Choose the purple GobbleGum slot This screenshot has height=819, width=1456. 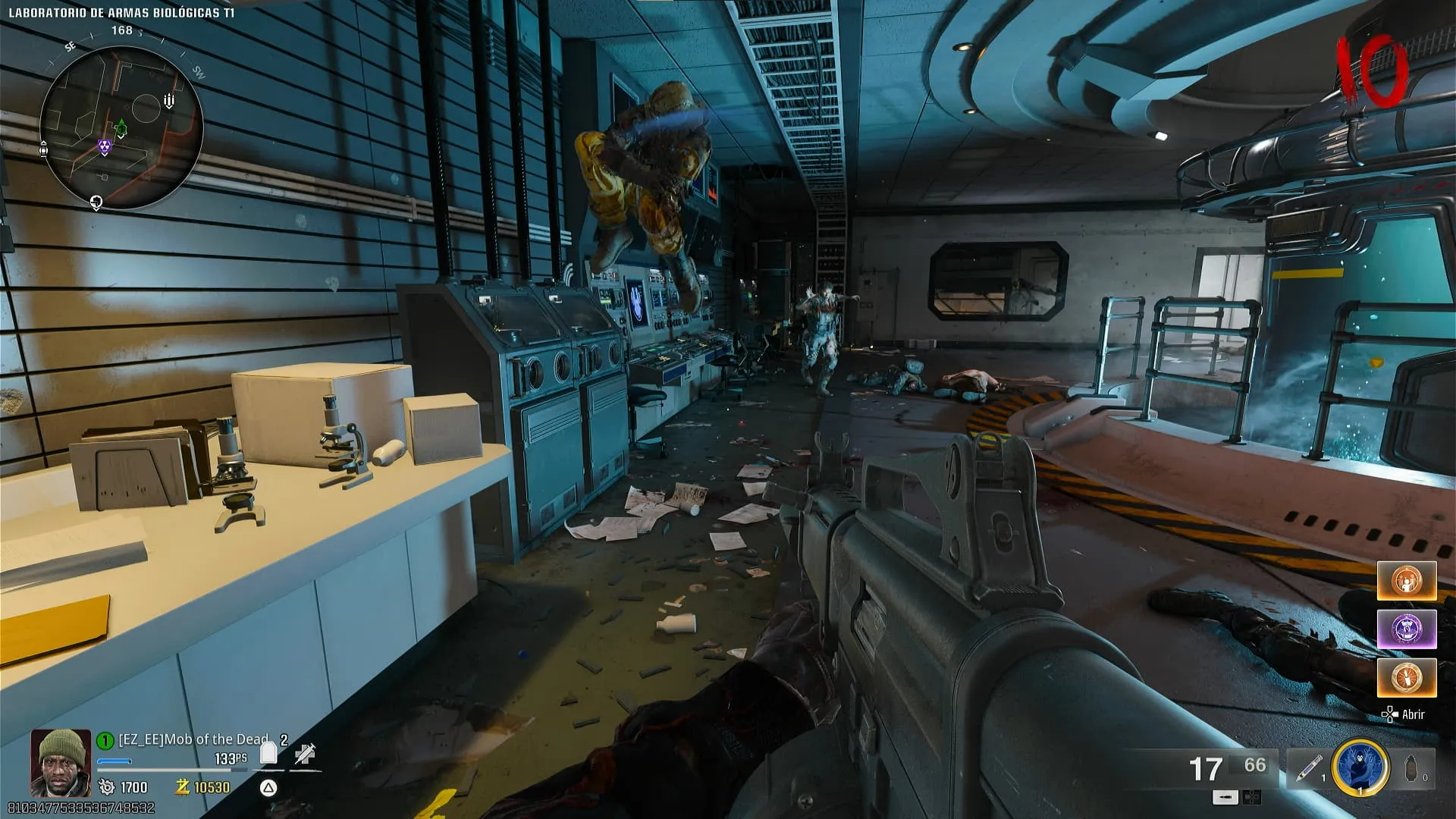[x=1407, y=629]
